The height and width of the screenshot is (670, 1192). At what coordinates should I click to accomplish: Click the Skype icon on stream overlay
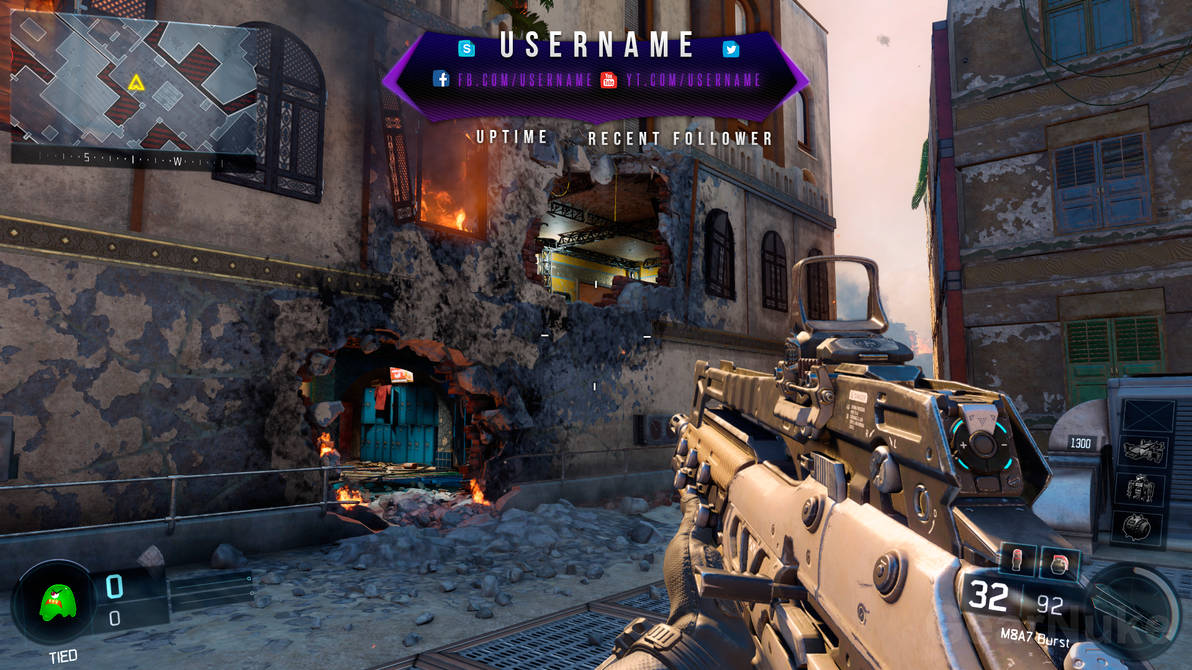pyautogui.click(x=466, y=48)
